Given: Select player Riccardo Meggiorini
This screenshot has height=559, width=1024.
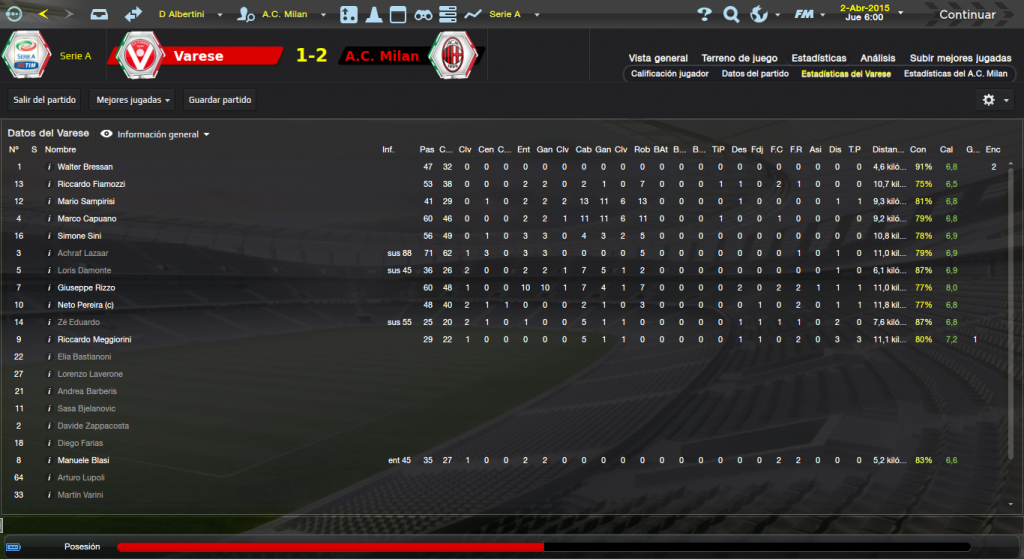Looking at the screenshot, I should pyautogui.click(x=95, y=340).
